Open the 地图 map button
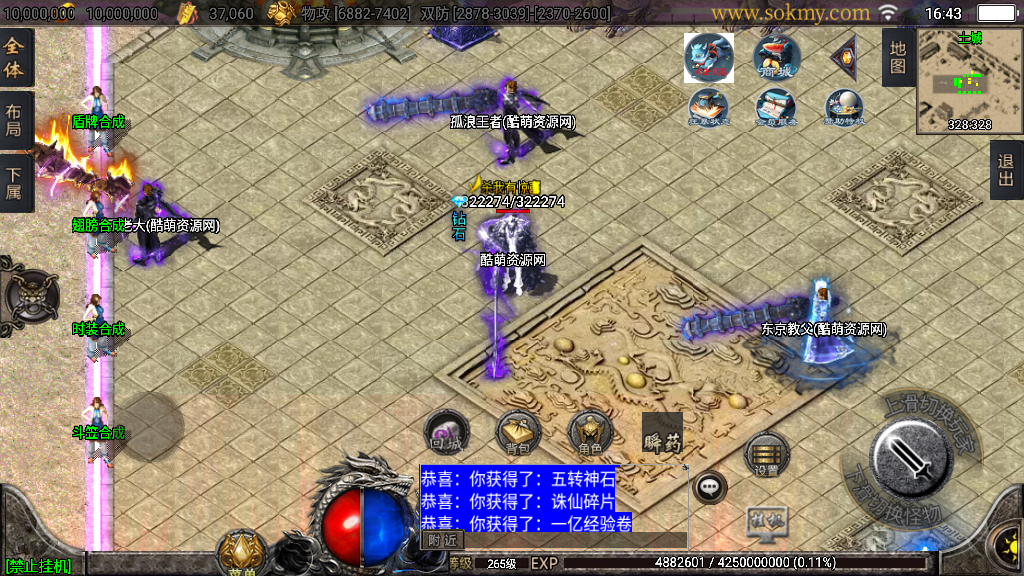Screen dimensions: 1024x576 (x=897, y=57)
